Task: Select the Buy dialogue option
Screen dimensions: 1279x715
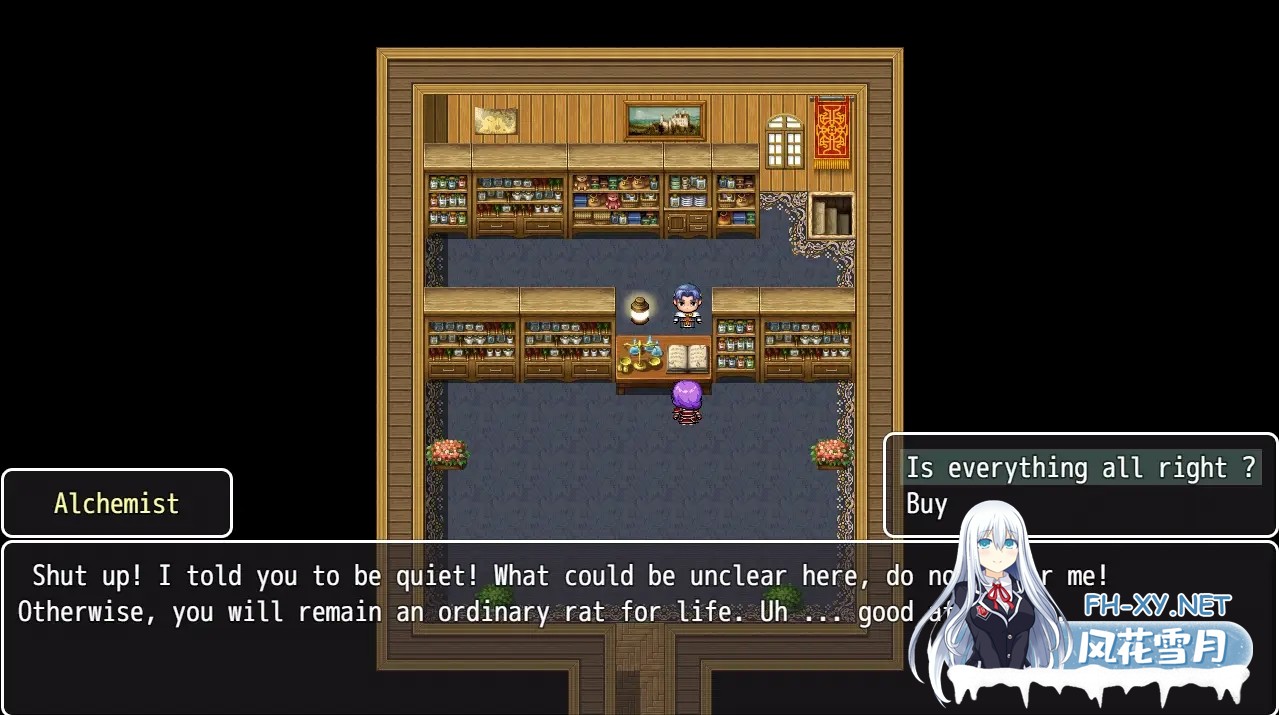Action: tap(927, 504)
